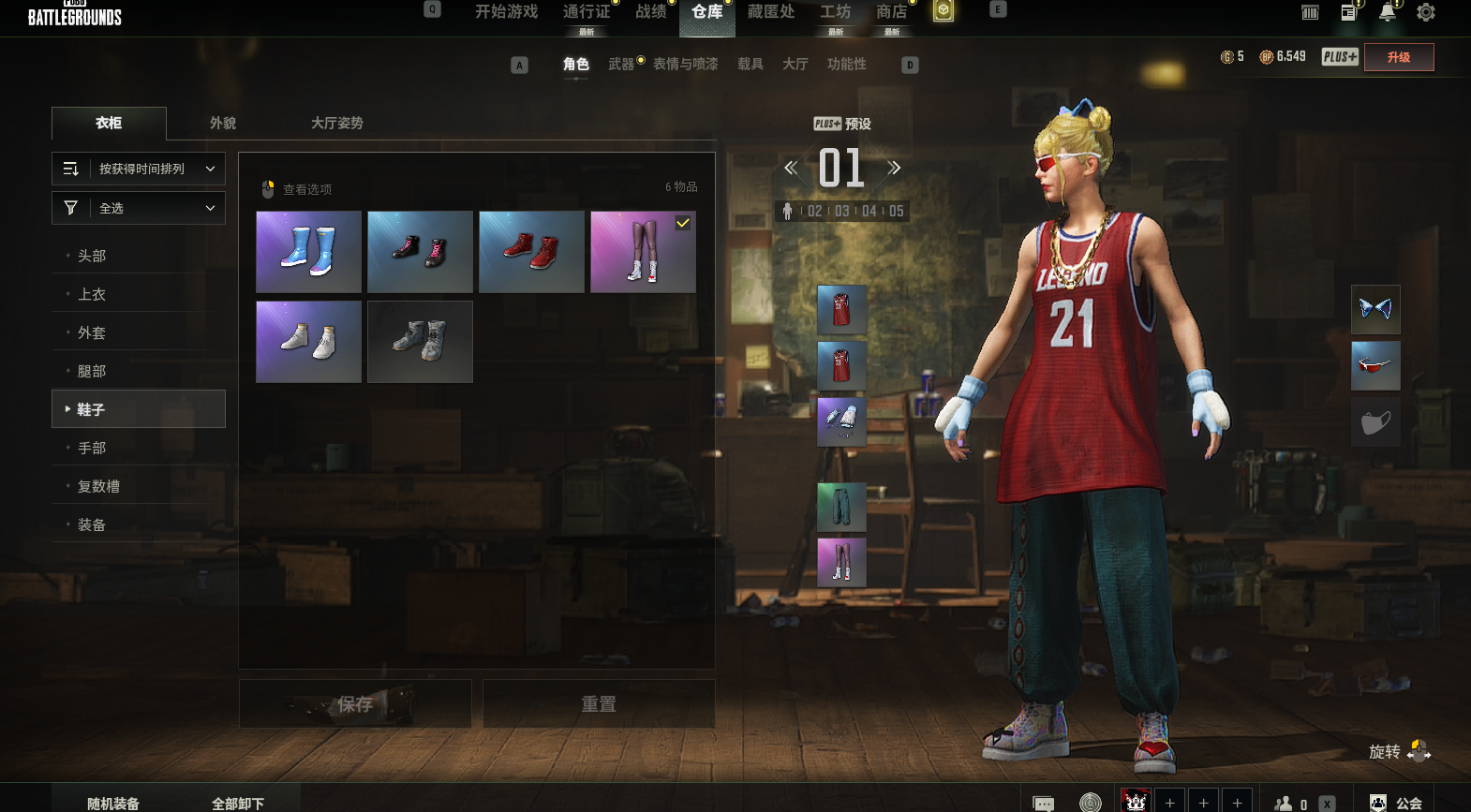Switch to the 商店 (Shop) tab
The width and height of the screenshot is (1471, 812).
coord(891,12)
